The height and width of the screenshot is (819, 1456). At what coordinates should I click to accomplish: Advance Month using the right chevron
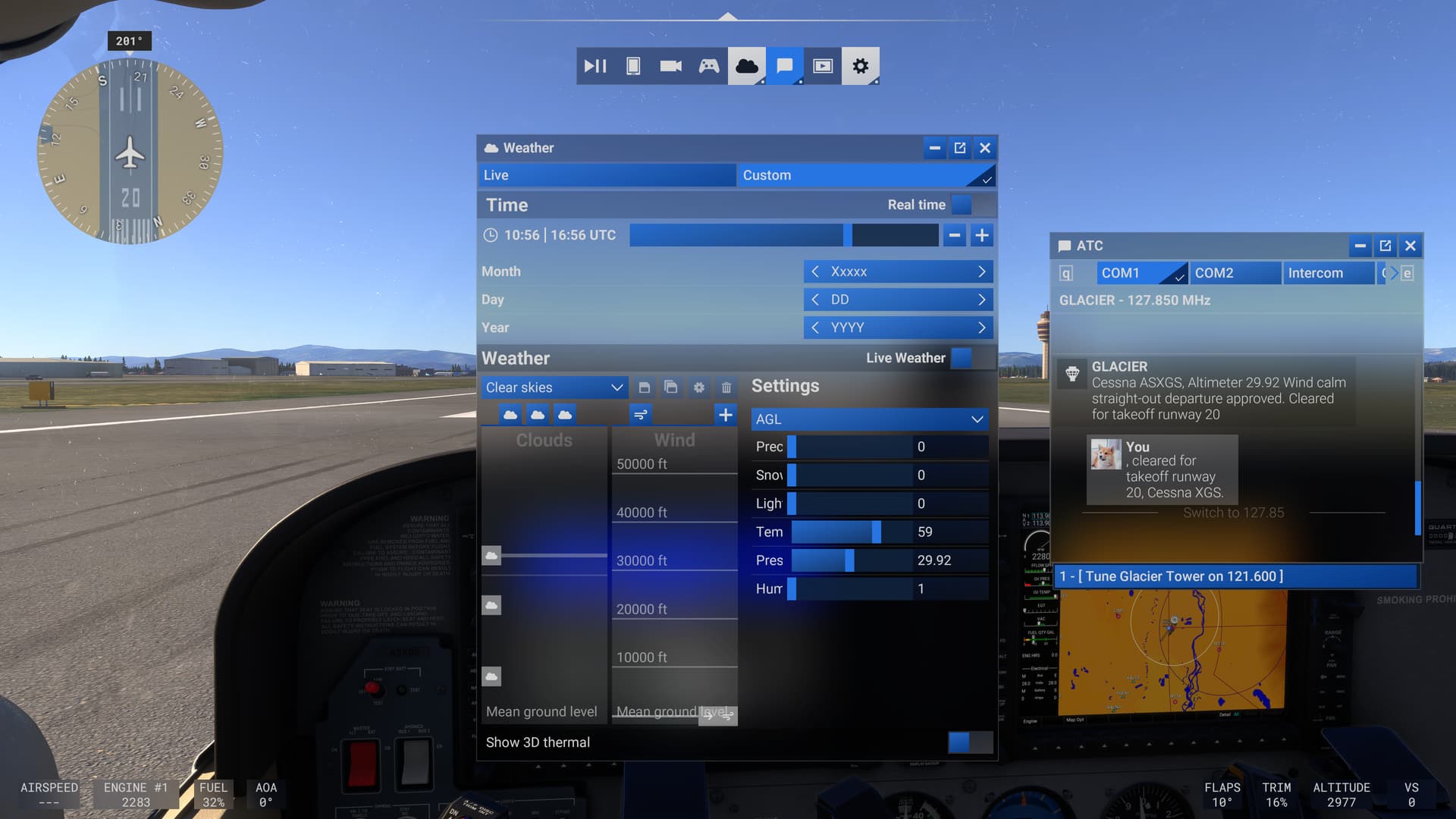[981, 271]
